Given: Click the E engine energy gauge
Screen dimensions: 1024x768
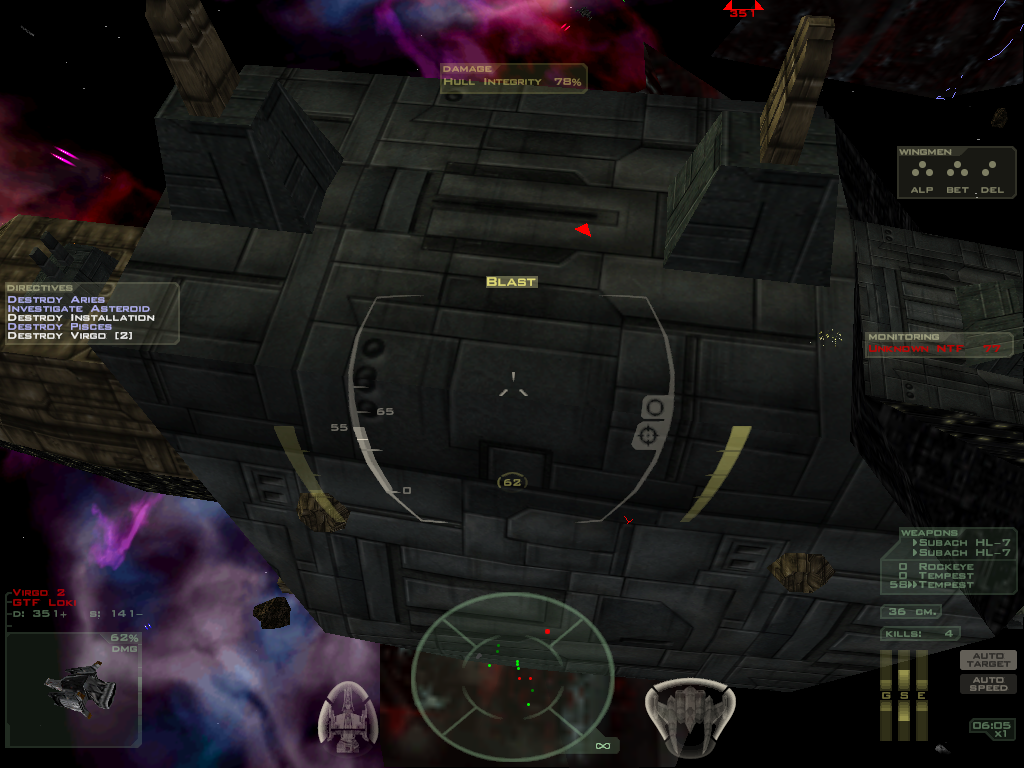Looking at the screenshot, I should coord(922,695).
